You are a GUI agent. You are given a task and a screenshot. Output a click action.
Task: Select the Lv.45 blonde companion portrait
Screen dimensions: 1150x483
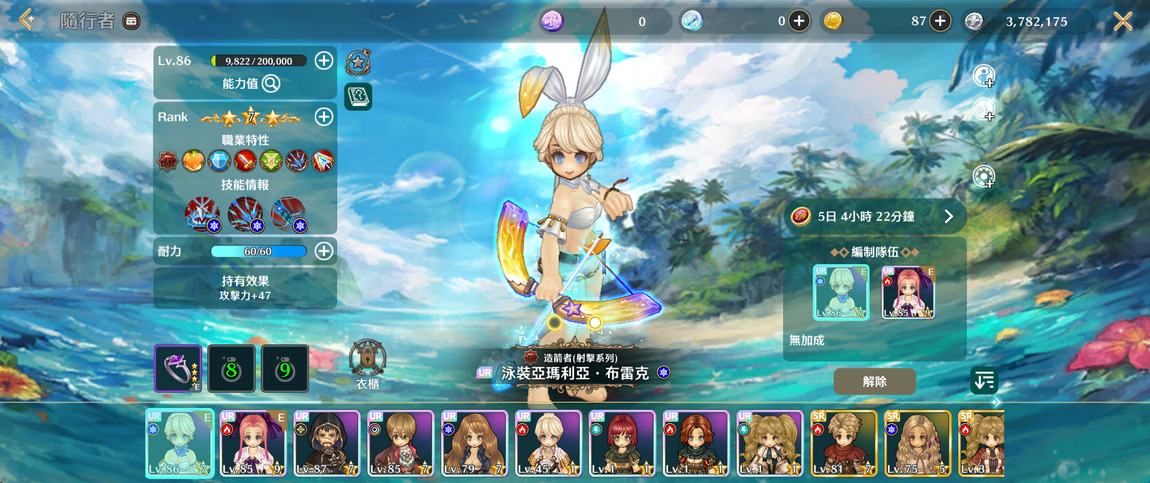(x=549, y=443)
